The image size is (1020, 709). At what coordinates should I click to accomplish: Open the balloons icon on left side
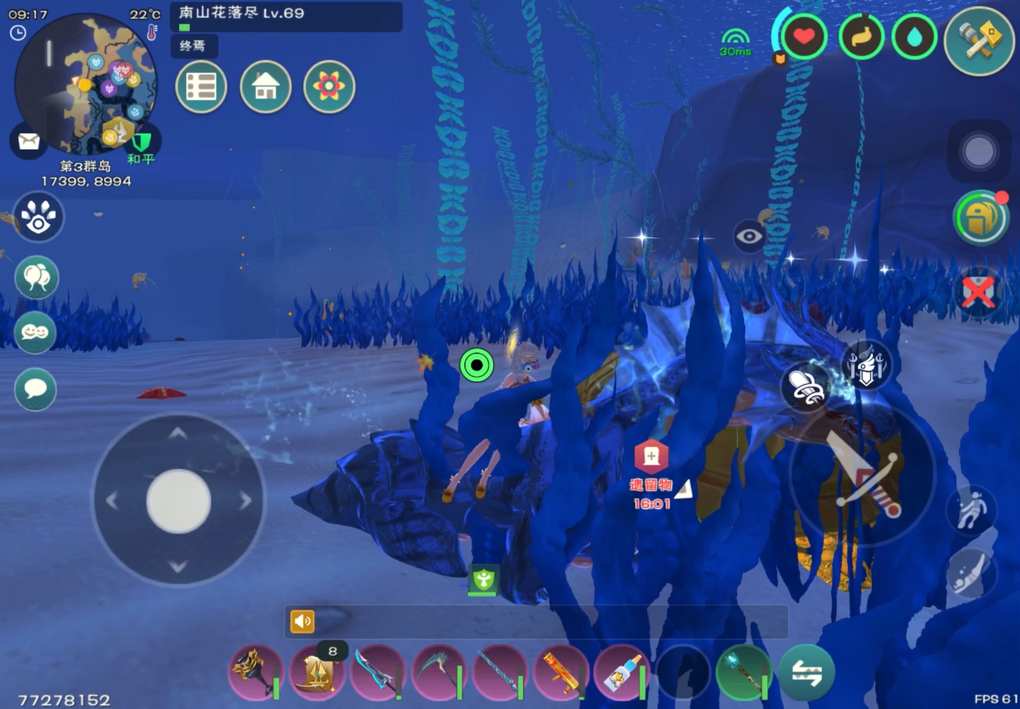37,277
